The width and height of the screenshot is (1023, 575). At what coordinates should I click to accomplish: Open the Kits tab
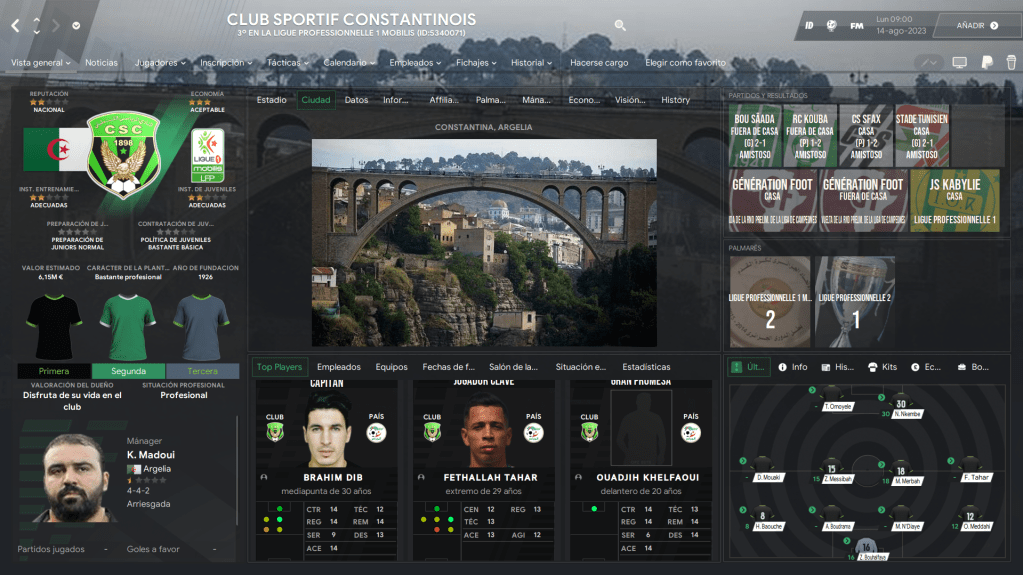pyautogui.click(x=882, y=367)
